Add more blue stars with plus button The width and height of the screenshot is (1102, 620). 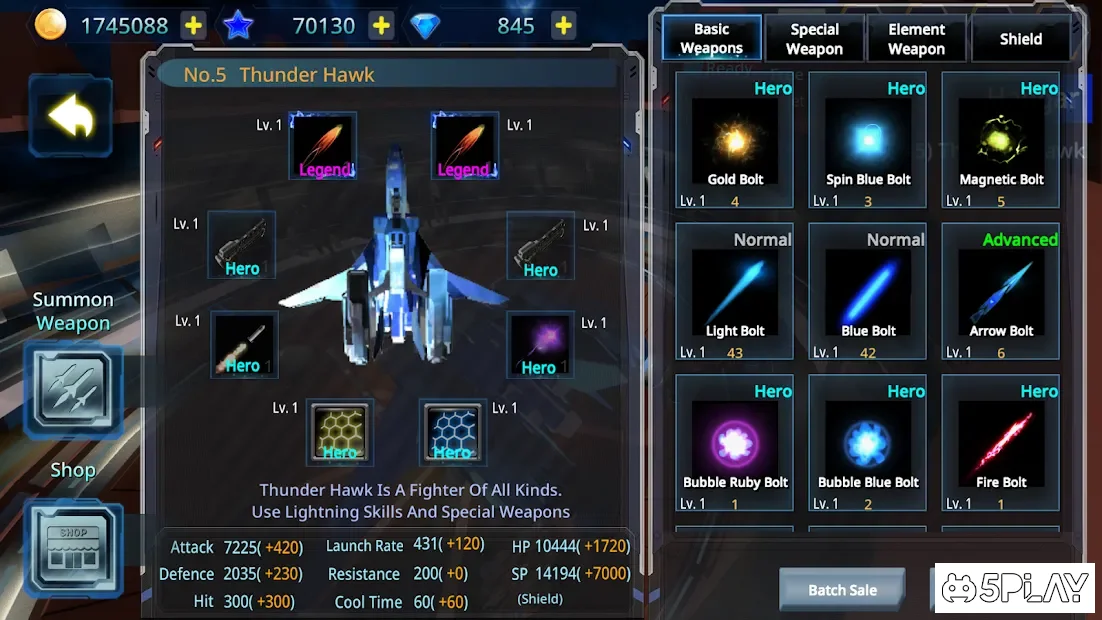[381, 26]
